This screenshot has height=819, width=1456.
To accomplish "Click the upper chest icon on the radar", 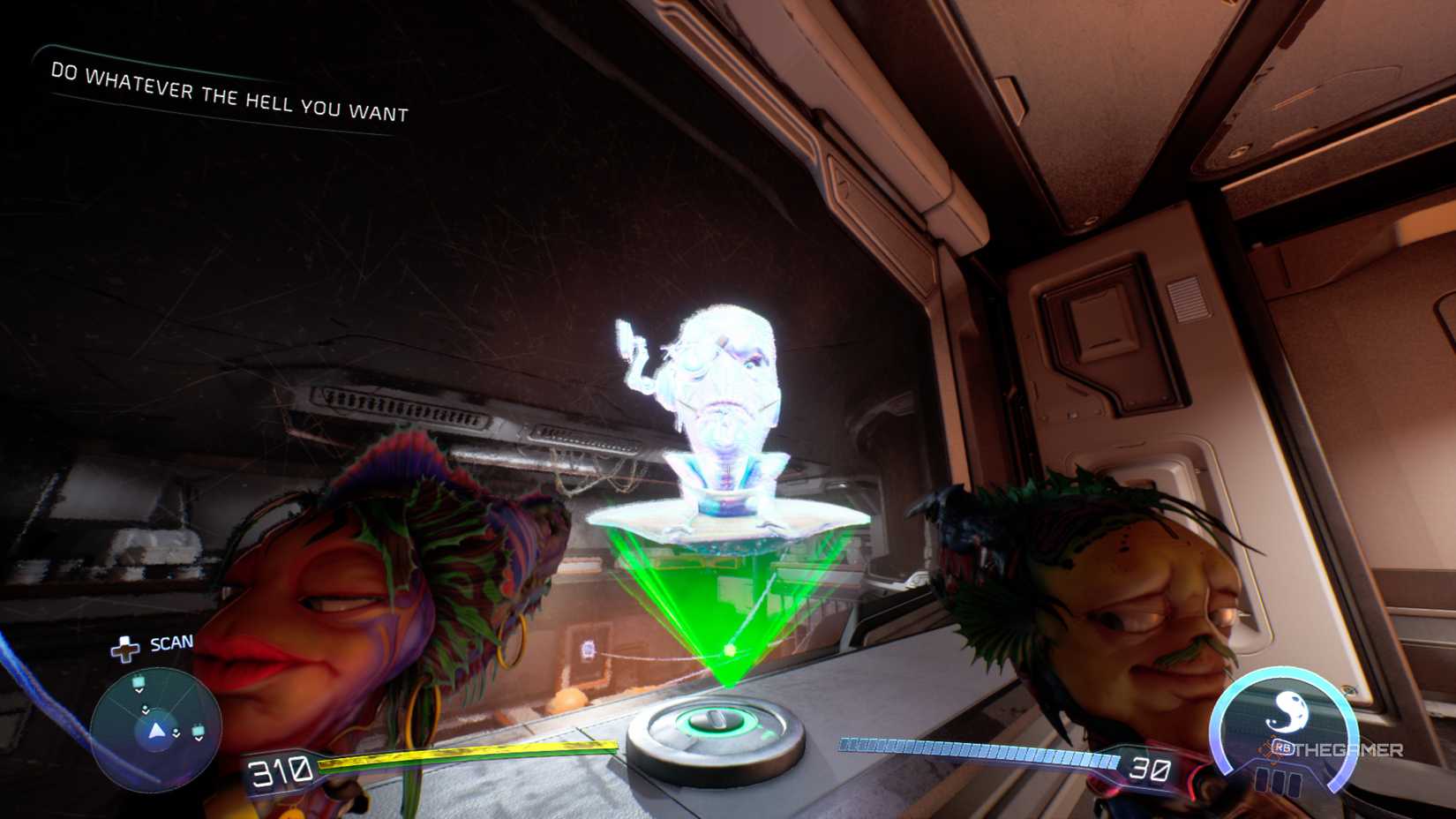I will click(139, 681).
